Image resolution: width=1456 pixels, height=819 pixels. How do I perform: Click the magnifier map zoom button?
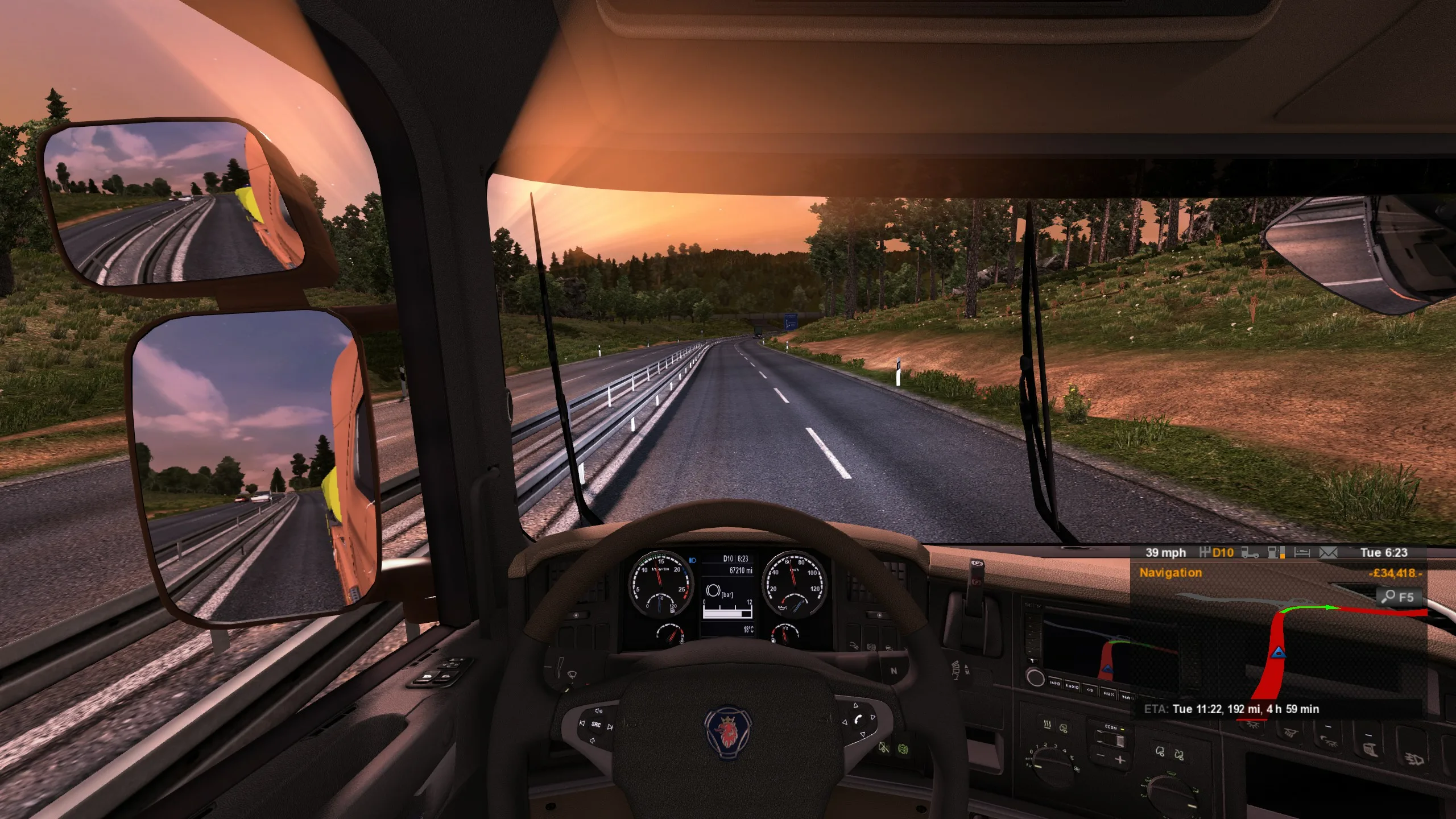1399,597
